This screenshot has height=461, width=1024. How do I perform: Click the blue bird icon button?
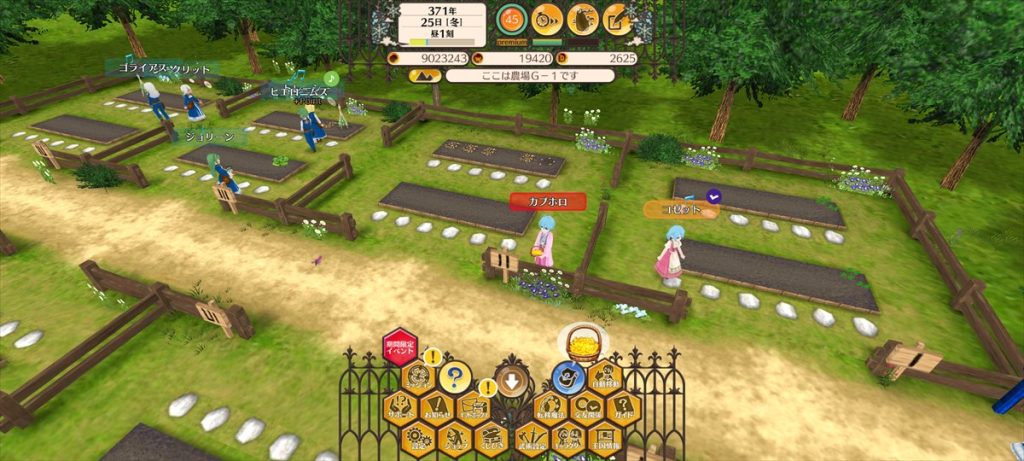pyautogui.click(x=568, y=378)
